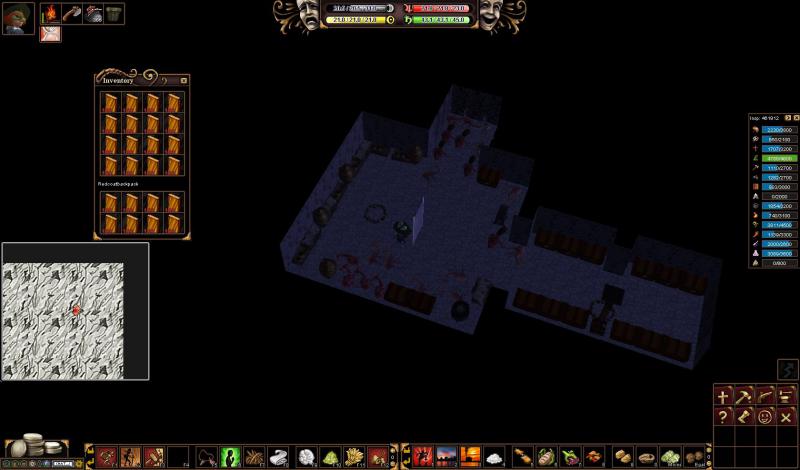
Task: Open the anvil crafting menu
Action: click(x=786, y=396)
